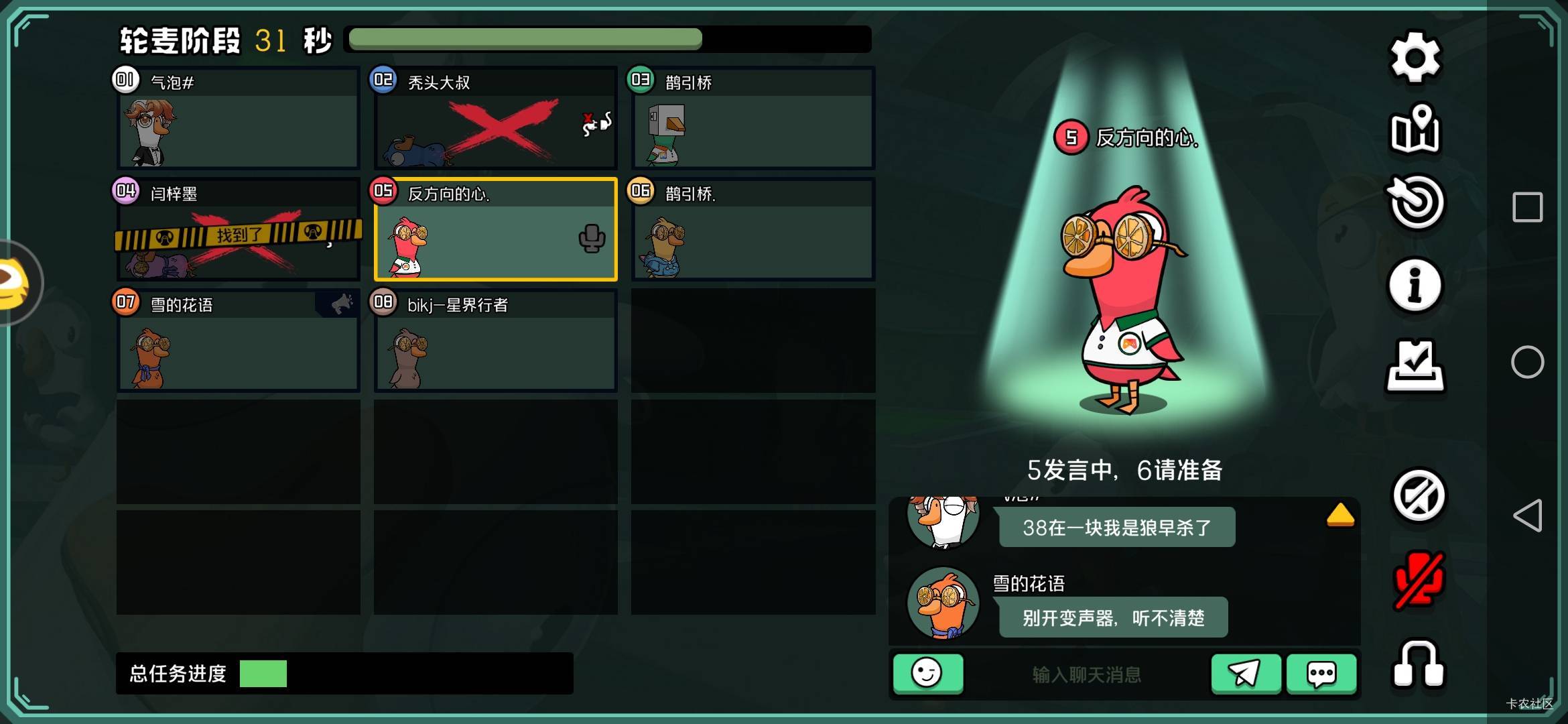Open quick chat phrases via speech bubble

[1321, 674]
